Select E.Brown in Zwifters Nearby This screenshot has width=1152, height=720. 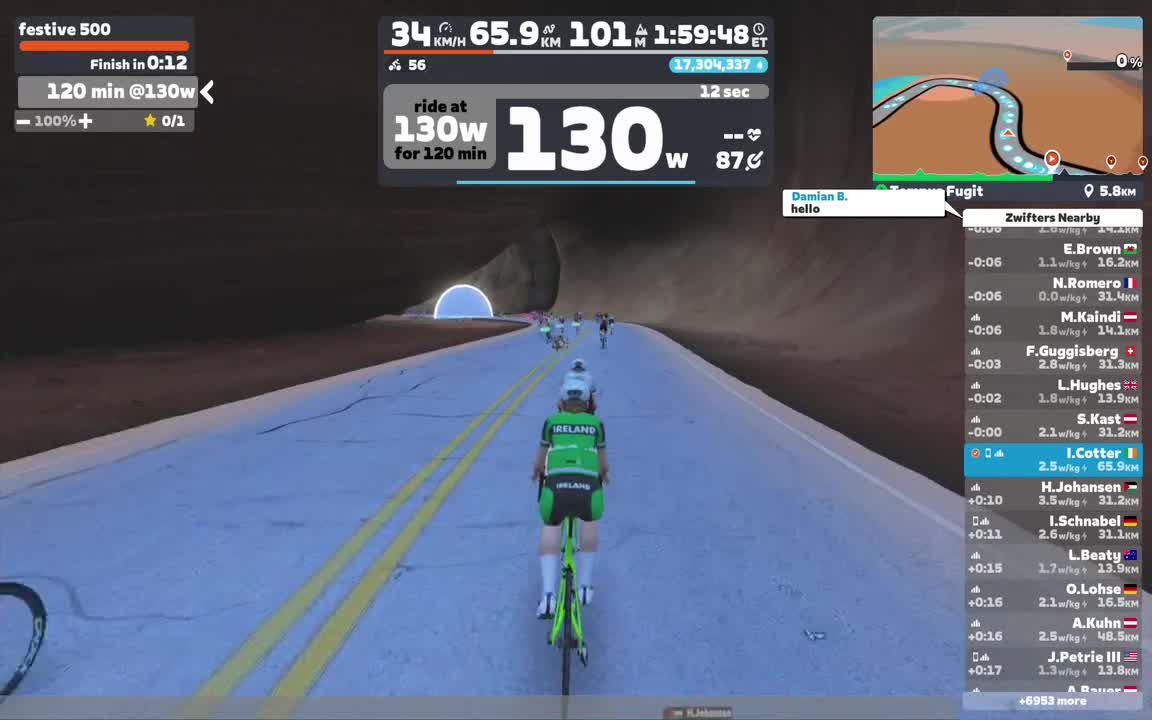coord(1052,256)
